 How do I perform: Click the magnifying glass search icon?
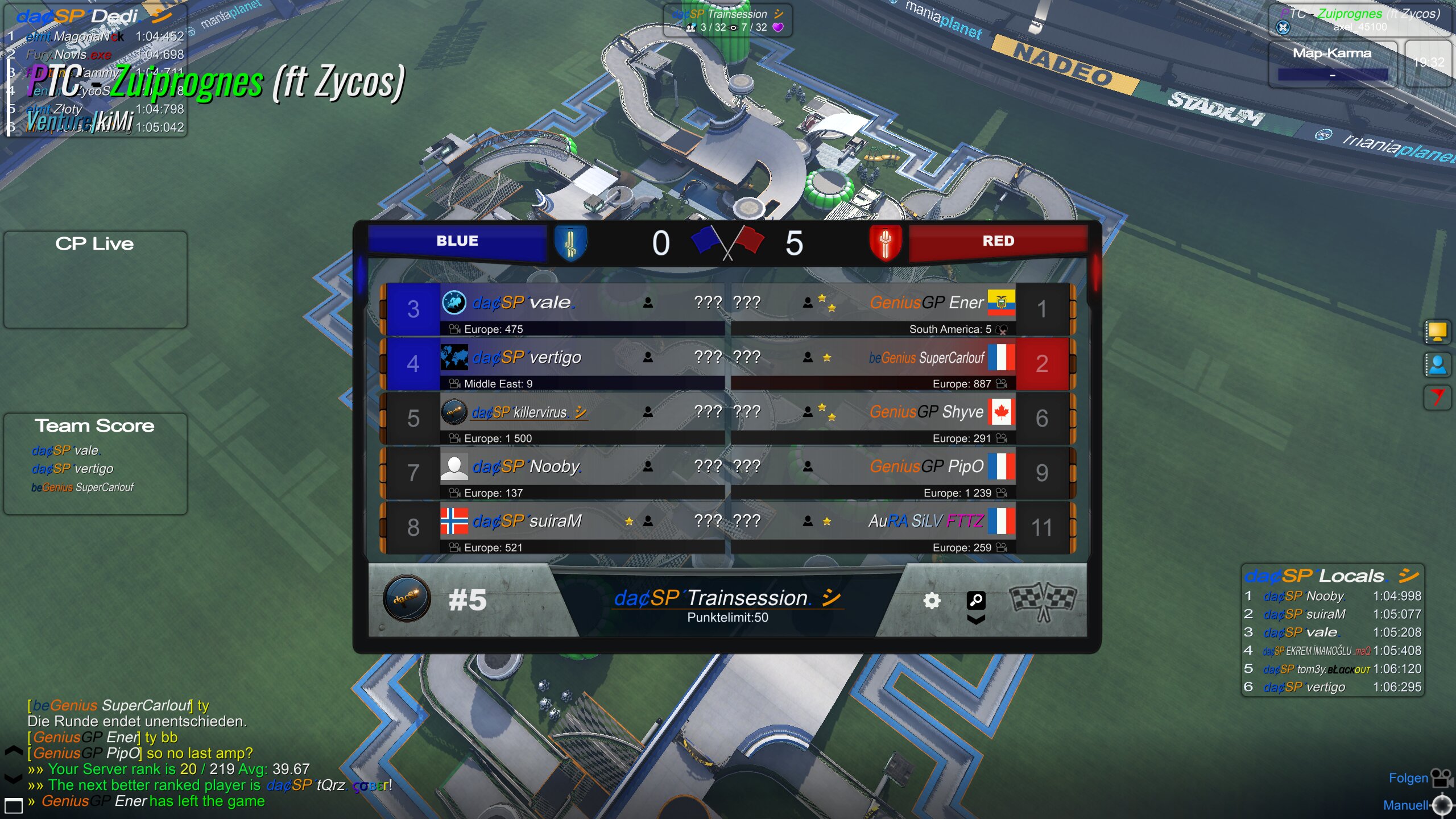(976, 599)
